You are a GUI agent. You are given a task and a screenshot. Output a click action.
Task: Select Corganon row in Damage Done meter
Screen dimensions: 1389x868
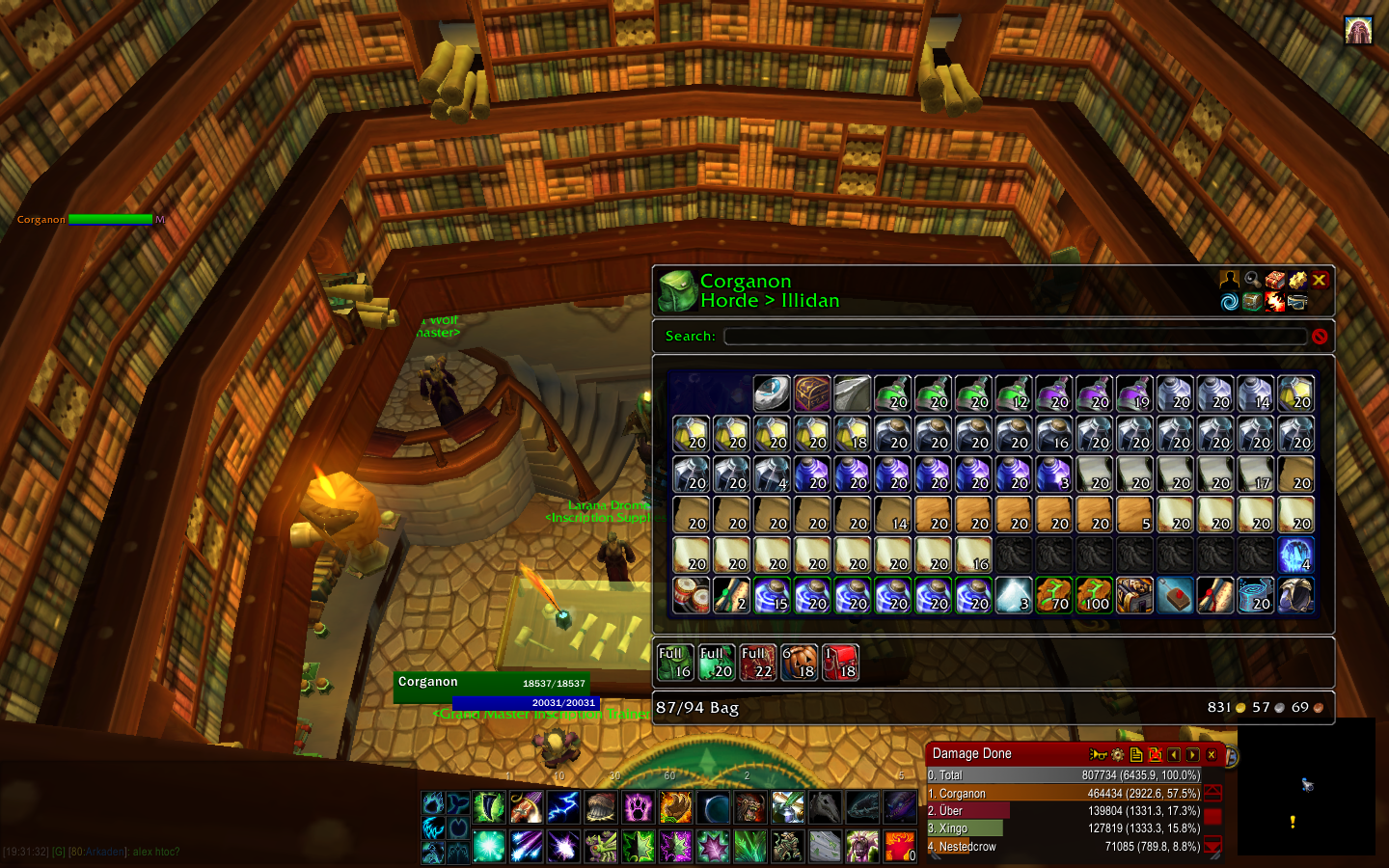pyautogui.click(x=1063, y=794)
